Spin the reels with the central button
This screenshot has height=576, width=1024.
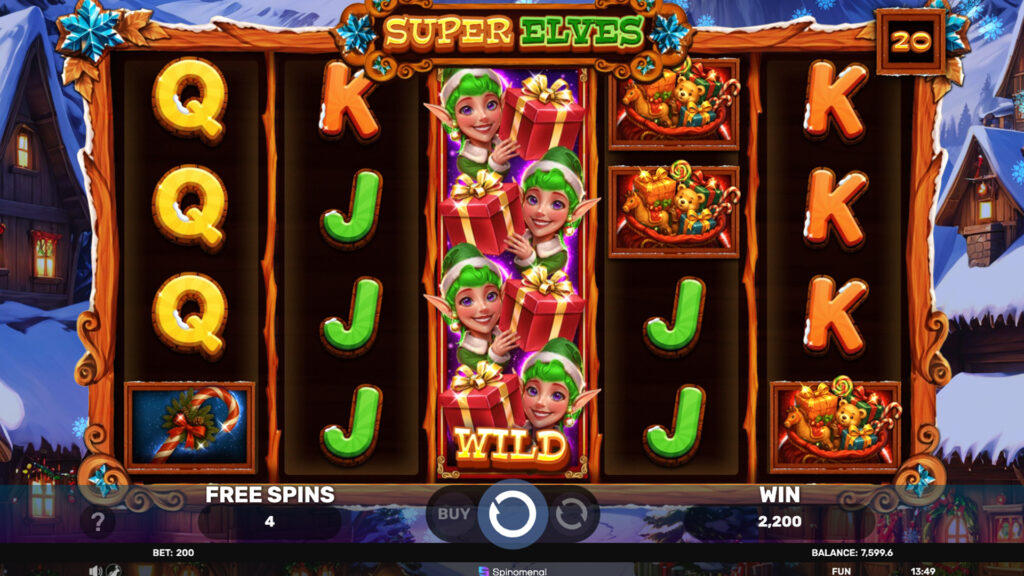(512, 514)
